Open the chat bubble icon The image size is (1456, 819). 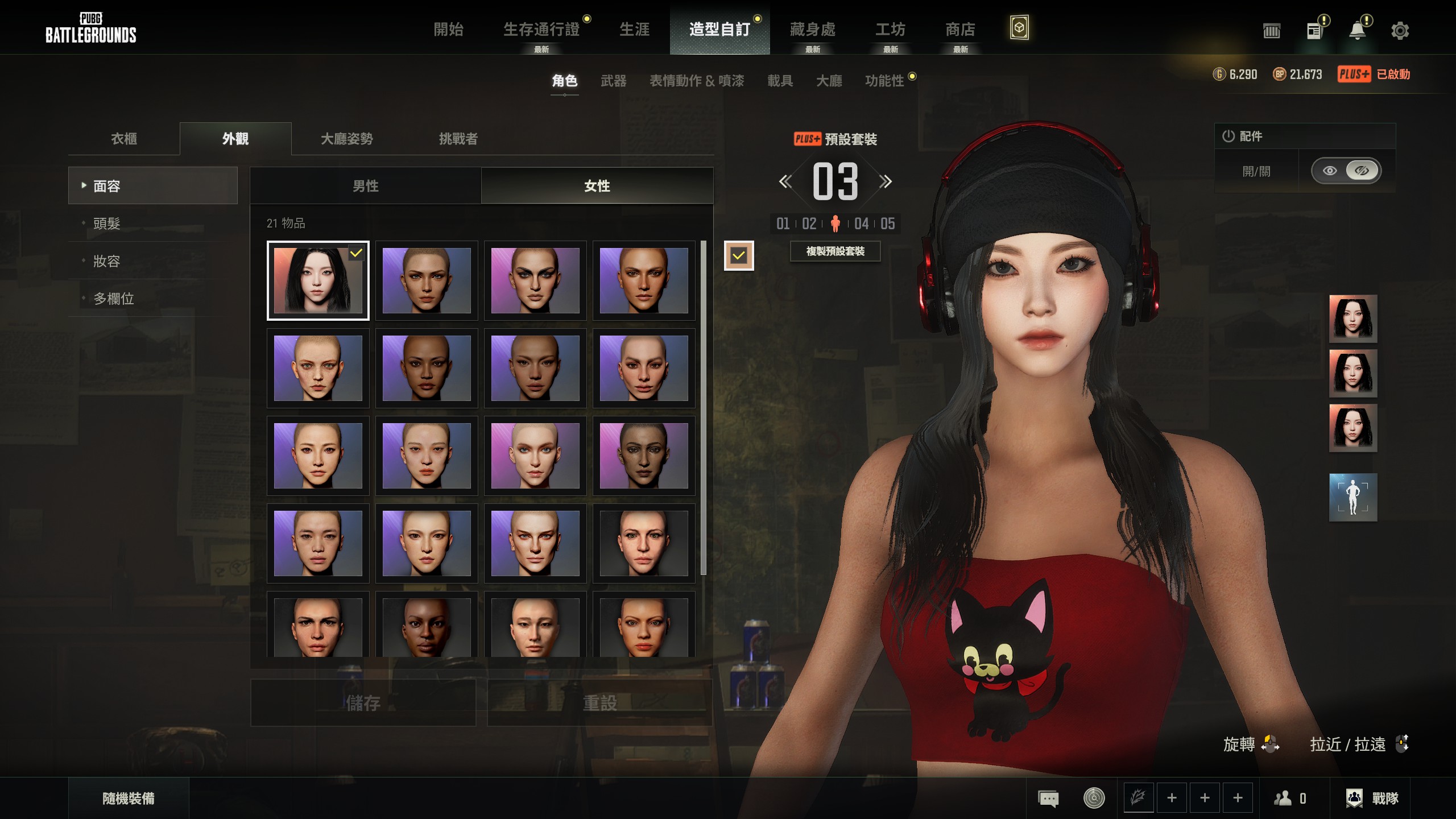point(1048,799)
